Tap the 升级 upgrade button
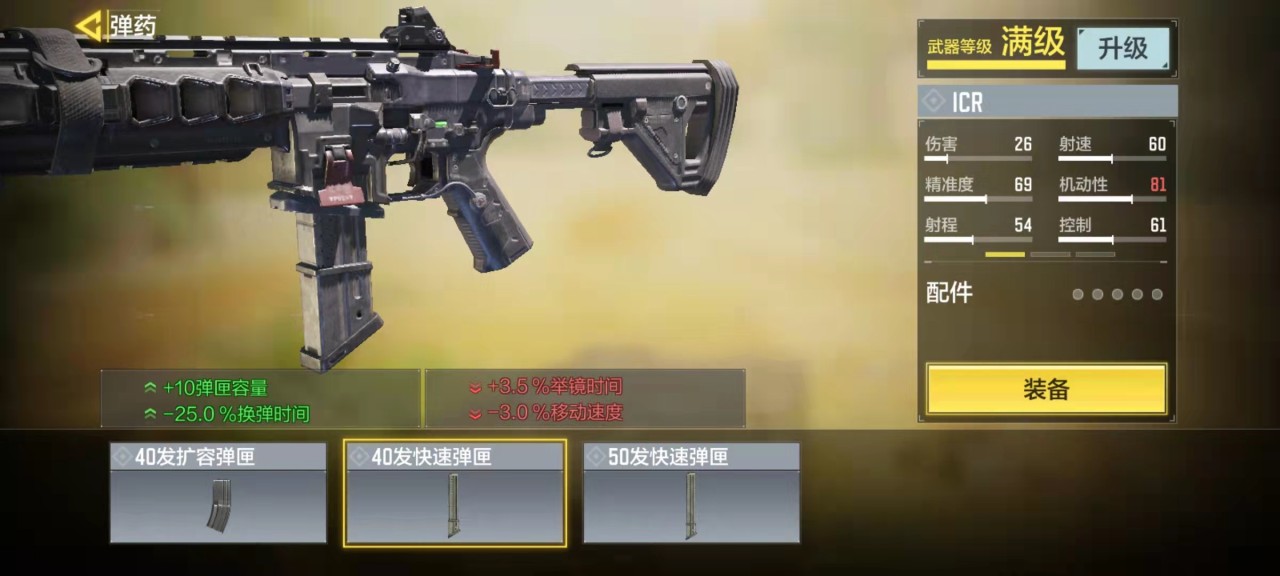The image size is (1280, 576). (1122, 48)
